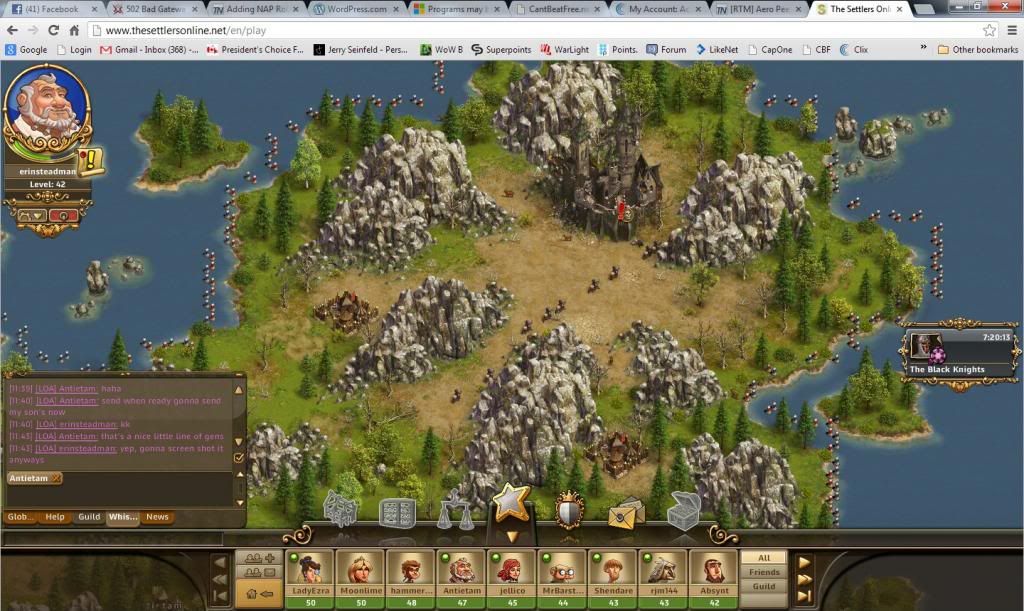Screen dimensions: 1024x611
Task: Select friend LadyEzra in the friends bar
Action: click(x=309, y=573)
